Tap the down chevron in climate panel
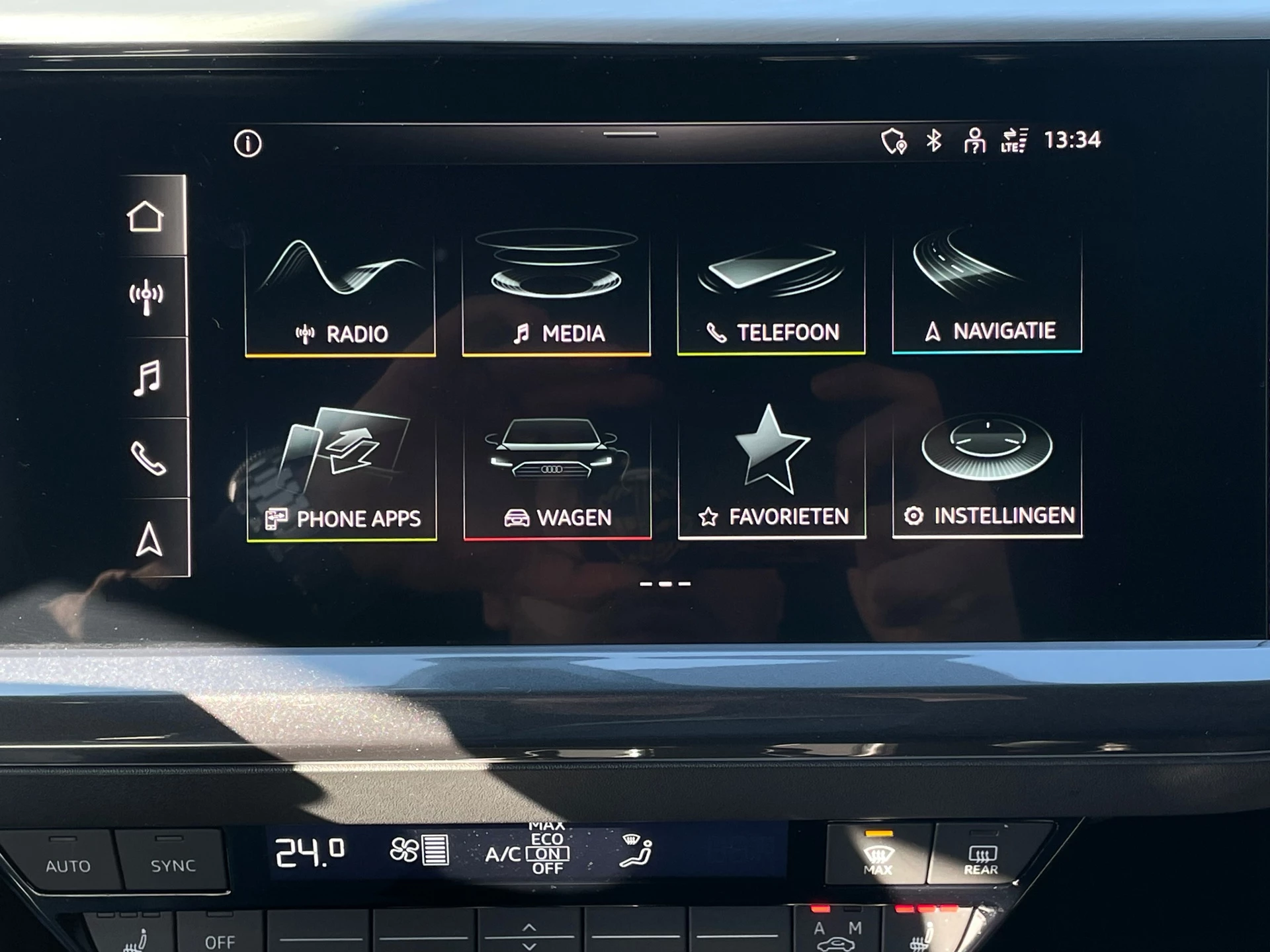 click(529, 945)
